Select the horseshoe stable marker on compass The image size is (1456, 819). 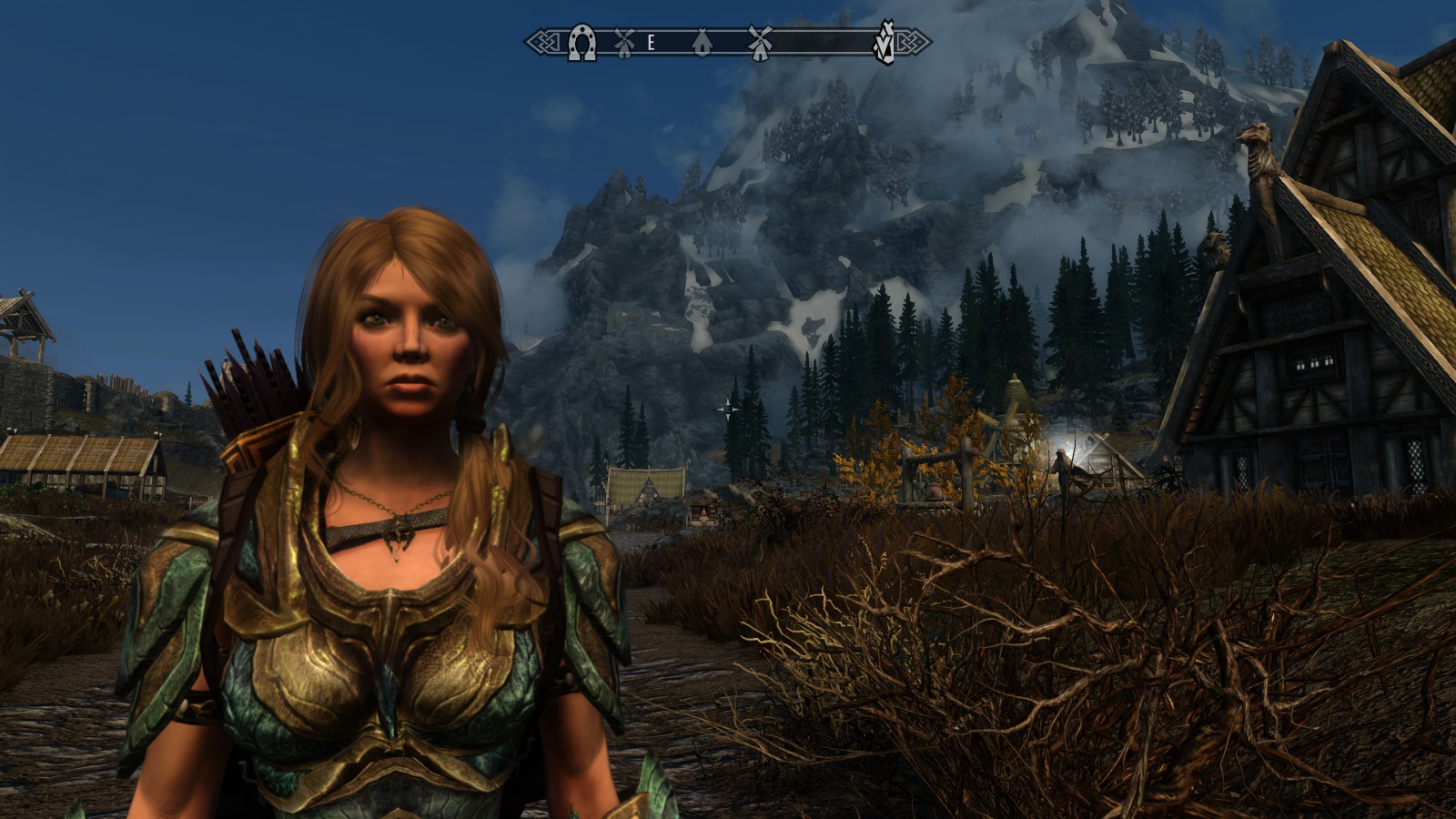582,43
